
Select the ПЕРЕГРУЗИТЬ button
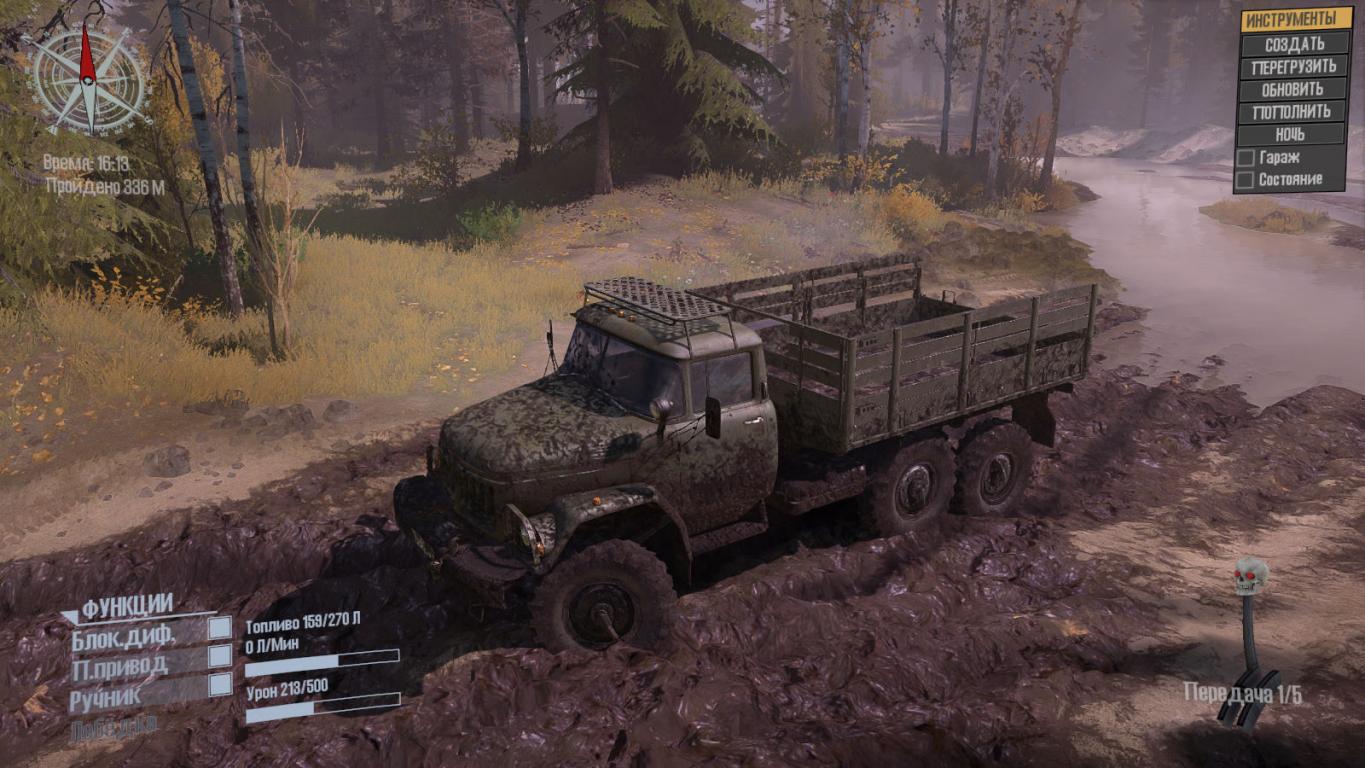pyautogui.click(x=1294, y=67)
